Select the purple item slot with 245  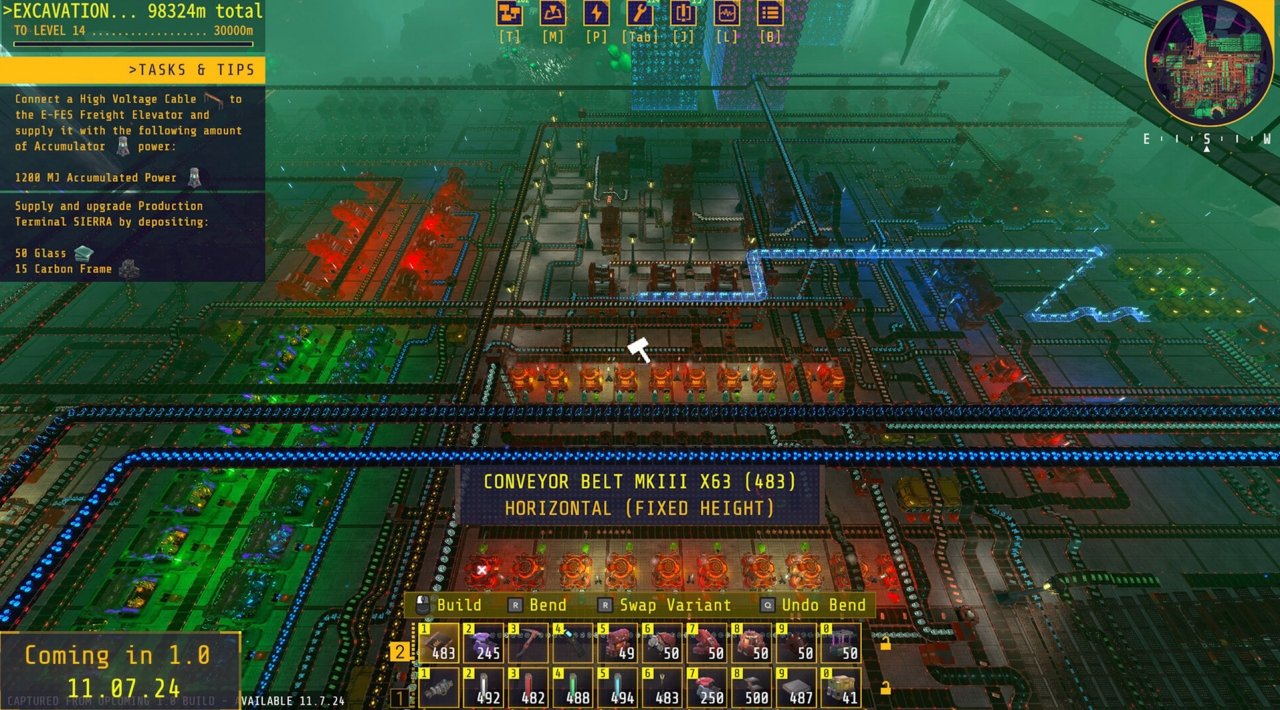point(484,643)
